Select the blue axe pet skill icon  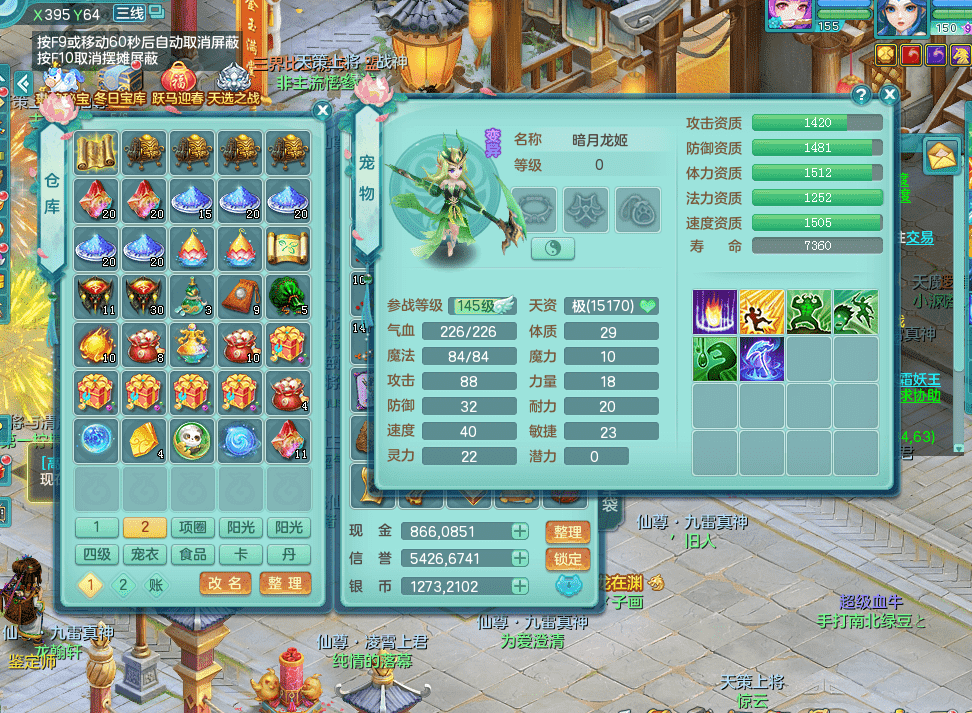(761, 359)
